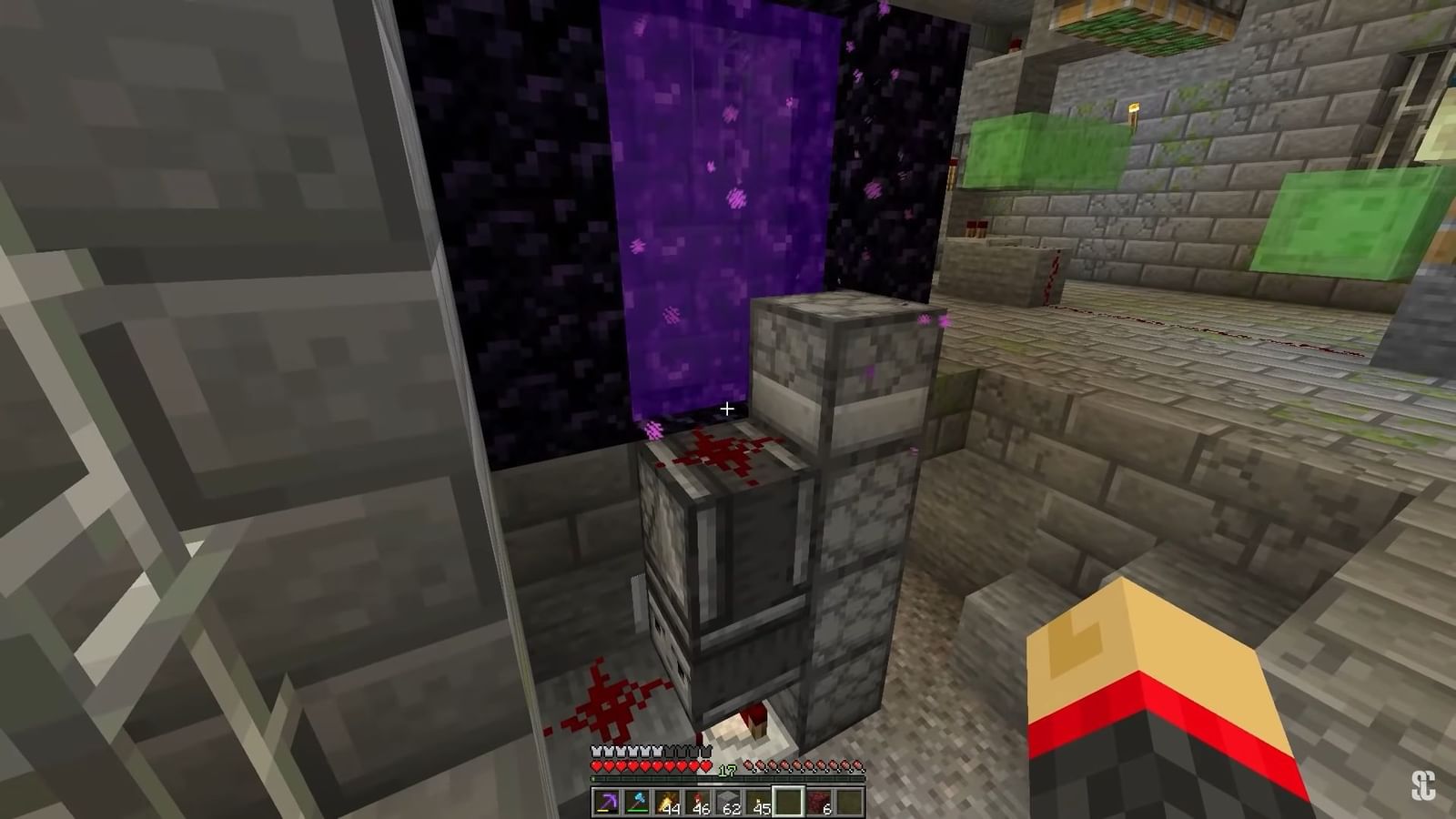The height and width of the screenshot is (819, 1456).
Task: Click the experience level number 17
Action: click(x=726, y=771)
